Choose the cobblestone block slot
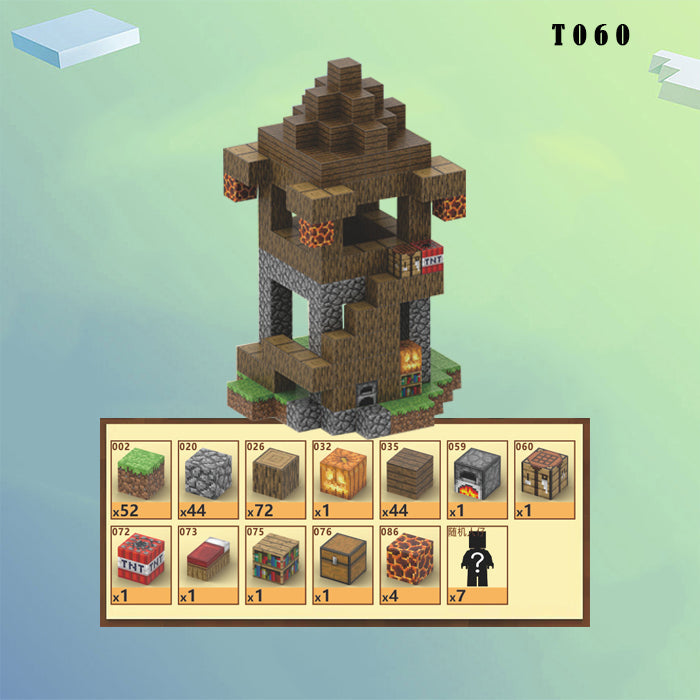Screen dimensions: 700x700 tap(208, 477)
